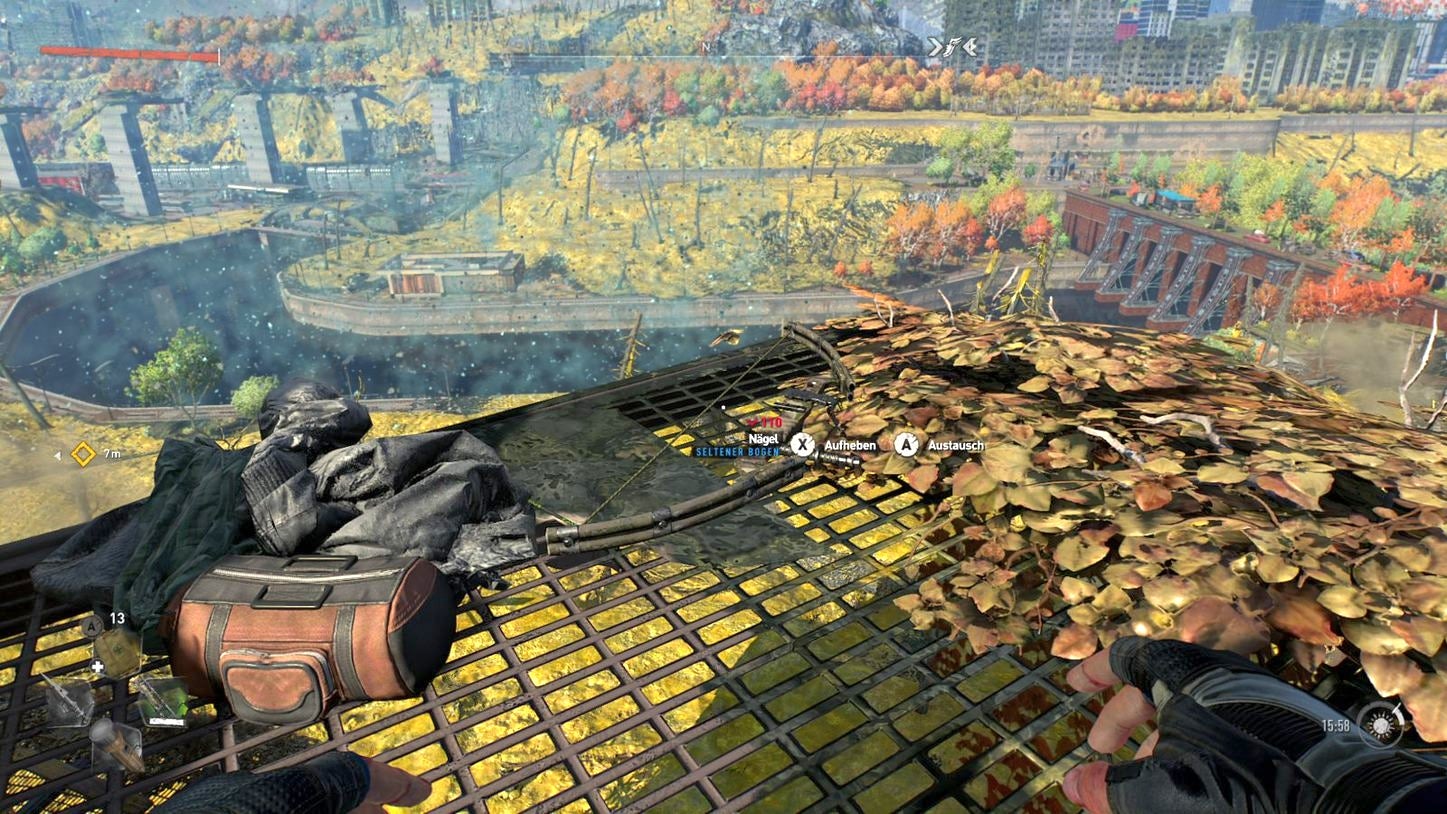1447x814 pixels.
Task: Click the X controller button circle
Action: click(x=804, y=444)
